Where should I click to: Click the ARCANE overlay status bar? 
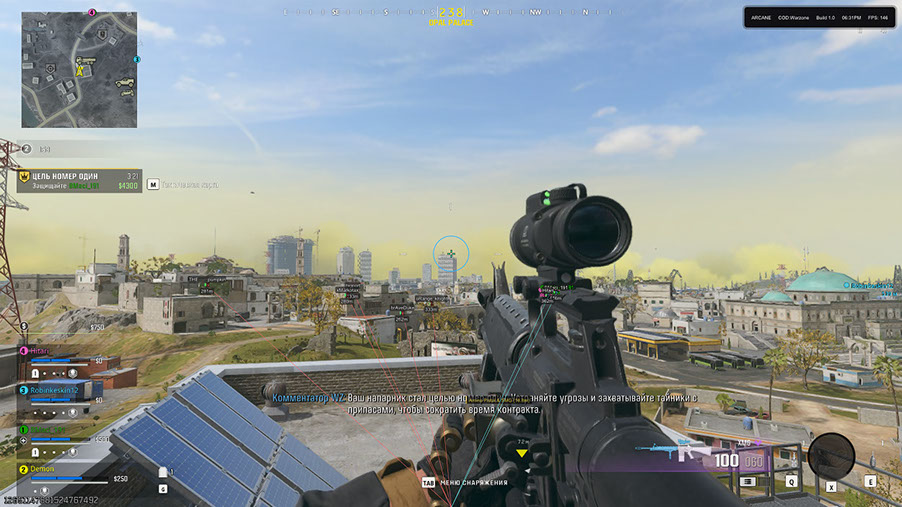[x=818, y=17]
